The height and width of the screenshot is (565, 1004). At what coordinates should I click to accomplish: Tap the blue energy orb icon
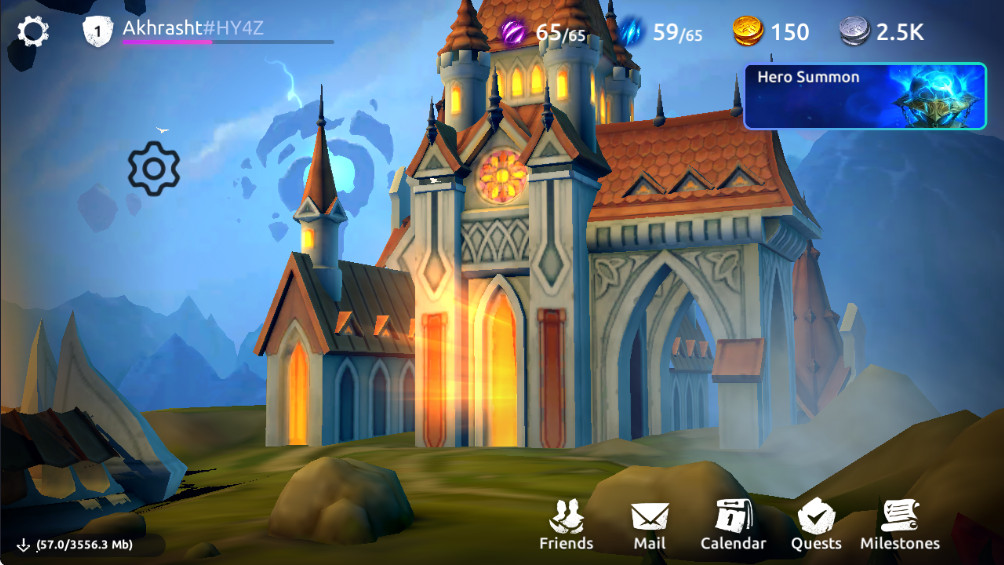[x=633, y=32]
